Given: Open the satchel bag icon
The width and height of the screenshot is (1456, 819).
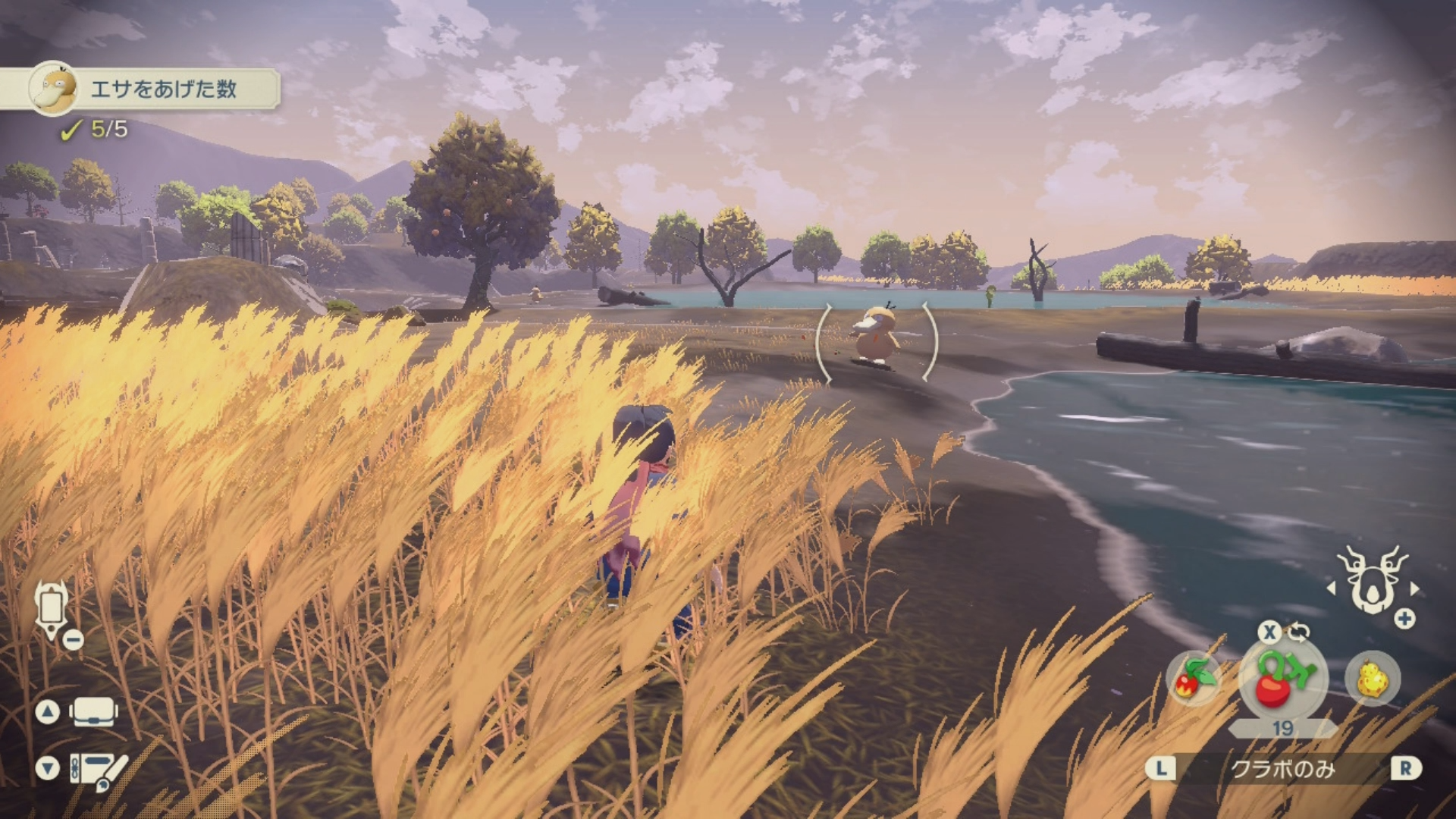Looking at the screenshot, I should (93, 712).
